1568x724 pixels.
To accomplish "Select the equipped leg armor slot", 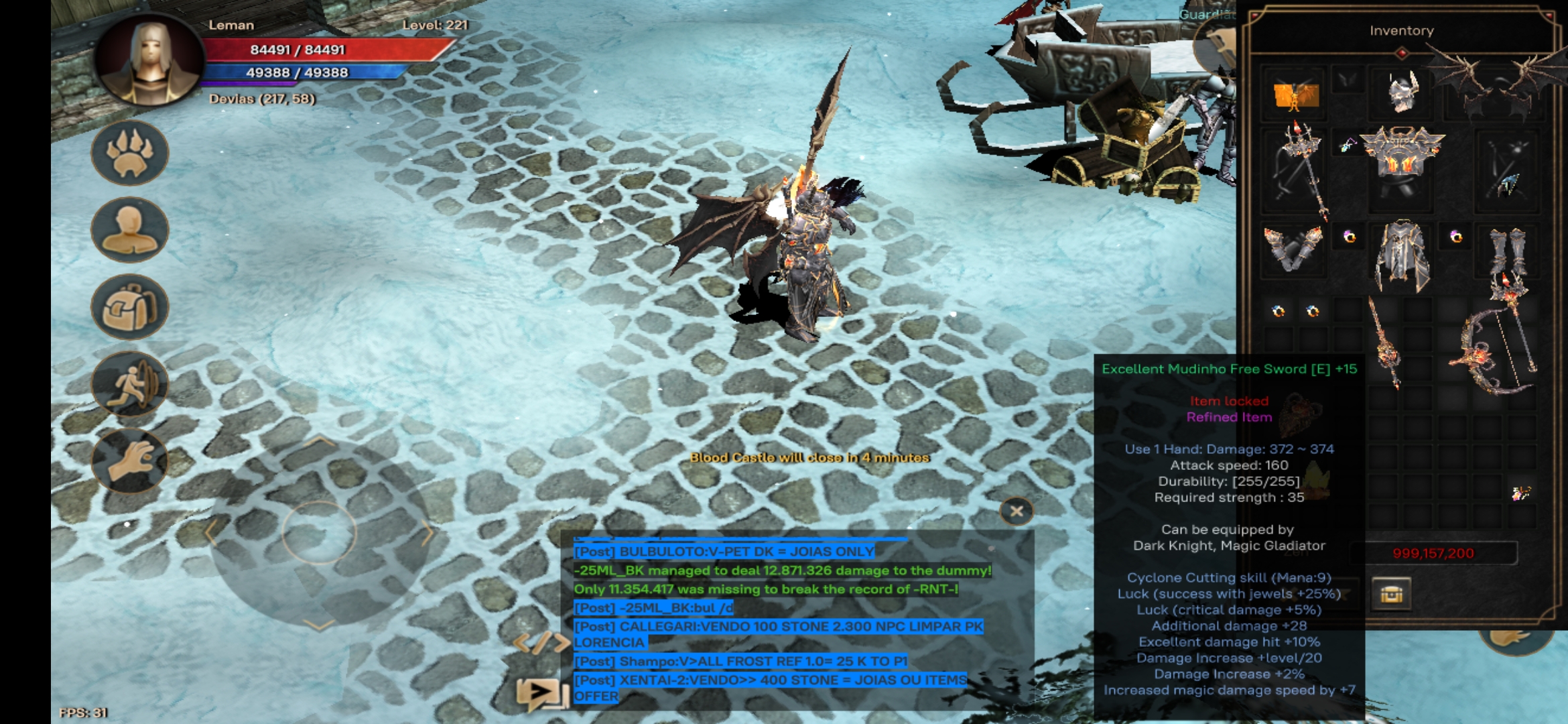I will [x=1402, y=255].
